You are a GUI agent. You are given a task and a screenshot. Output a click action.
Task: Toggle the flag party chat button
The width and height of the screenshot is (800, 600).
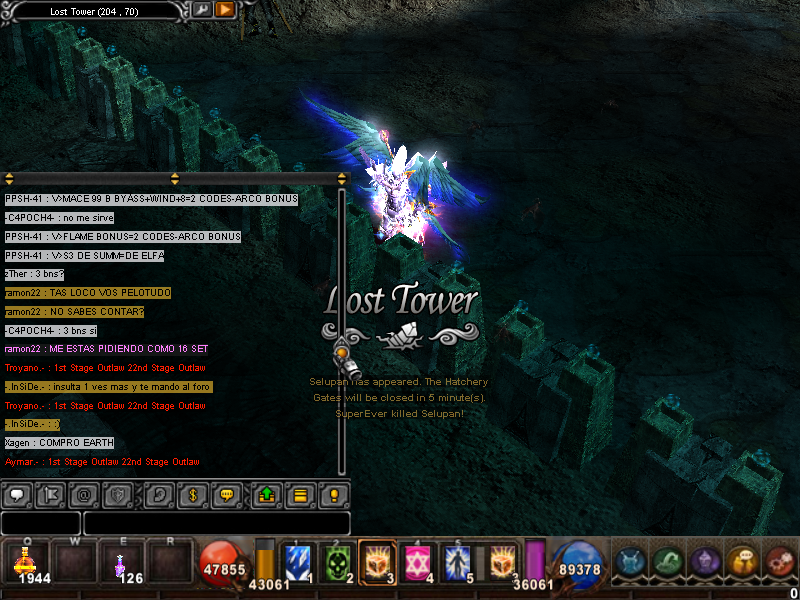50,494
